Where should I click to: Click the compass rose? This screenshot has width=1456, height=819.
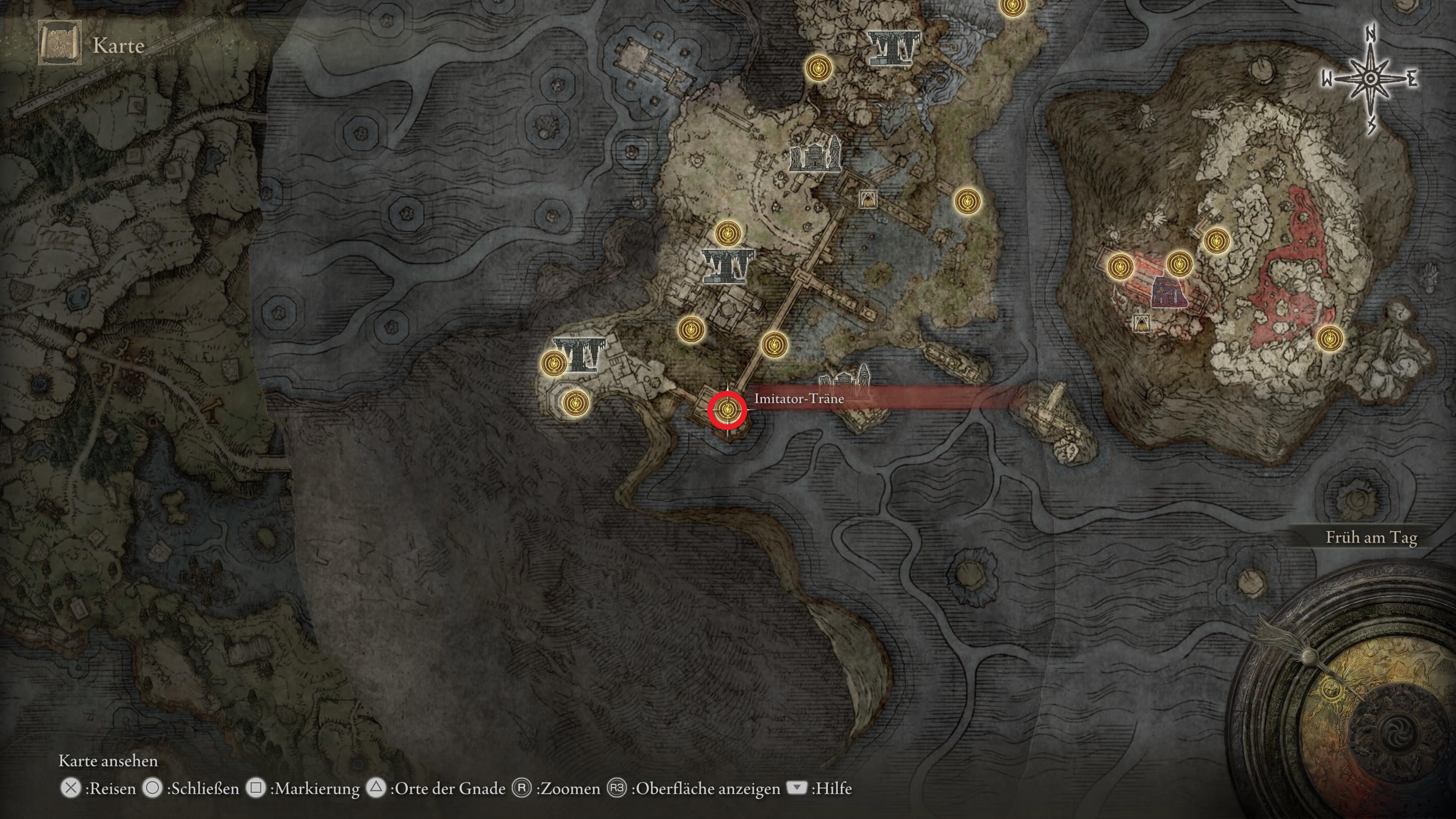tap(1370, 79)
